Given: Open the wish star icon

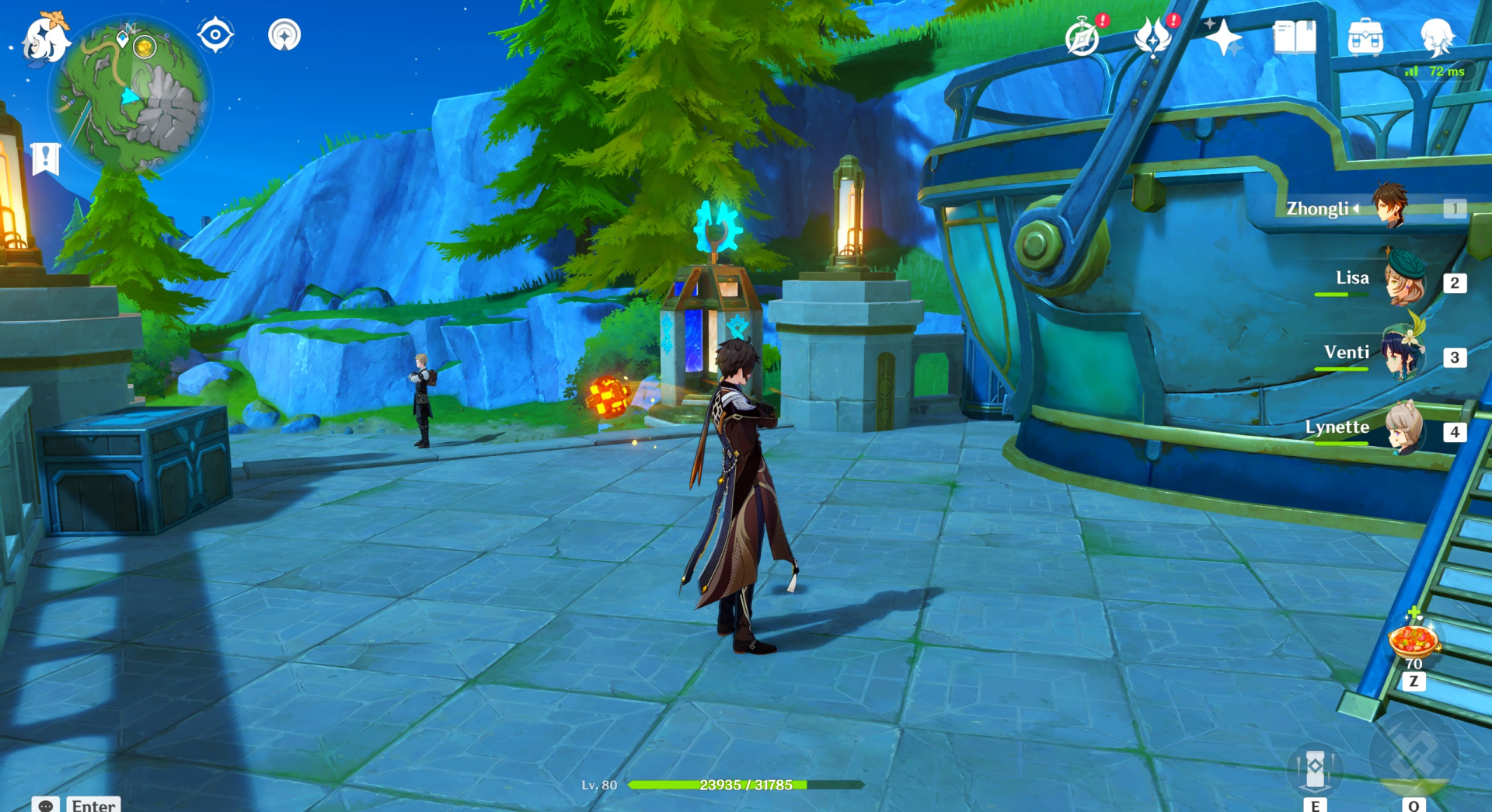Looking at the screenshot, I should tap(1223, 37).
